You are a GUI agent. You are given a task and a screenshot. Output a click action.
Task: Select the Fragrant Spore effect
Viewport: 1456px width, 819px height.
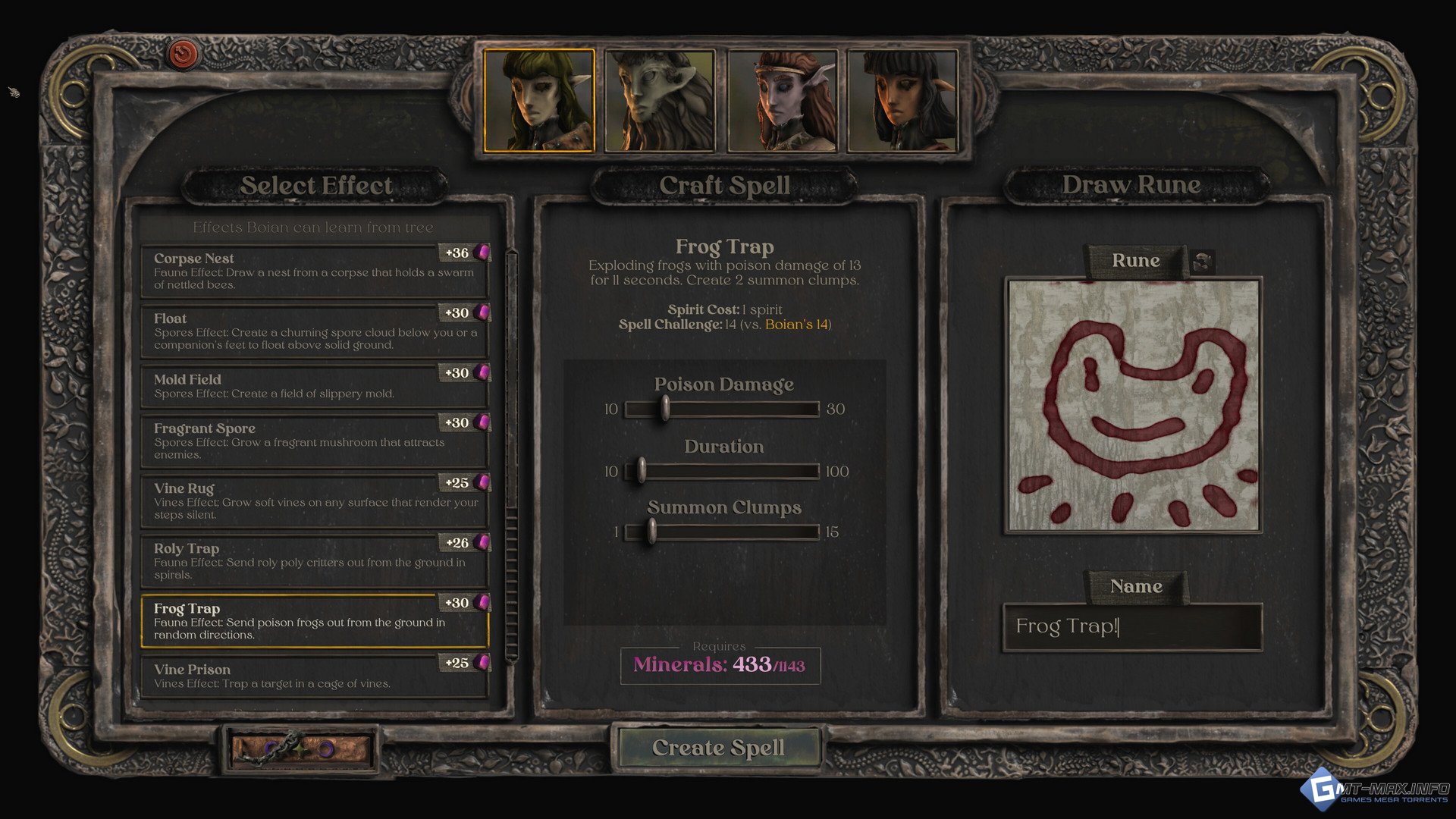click(314, 441)
